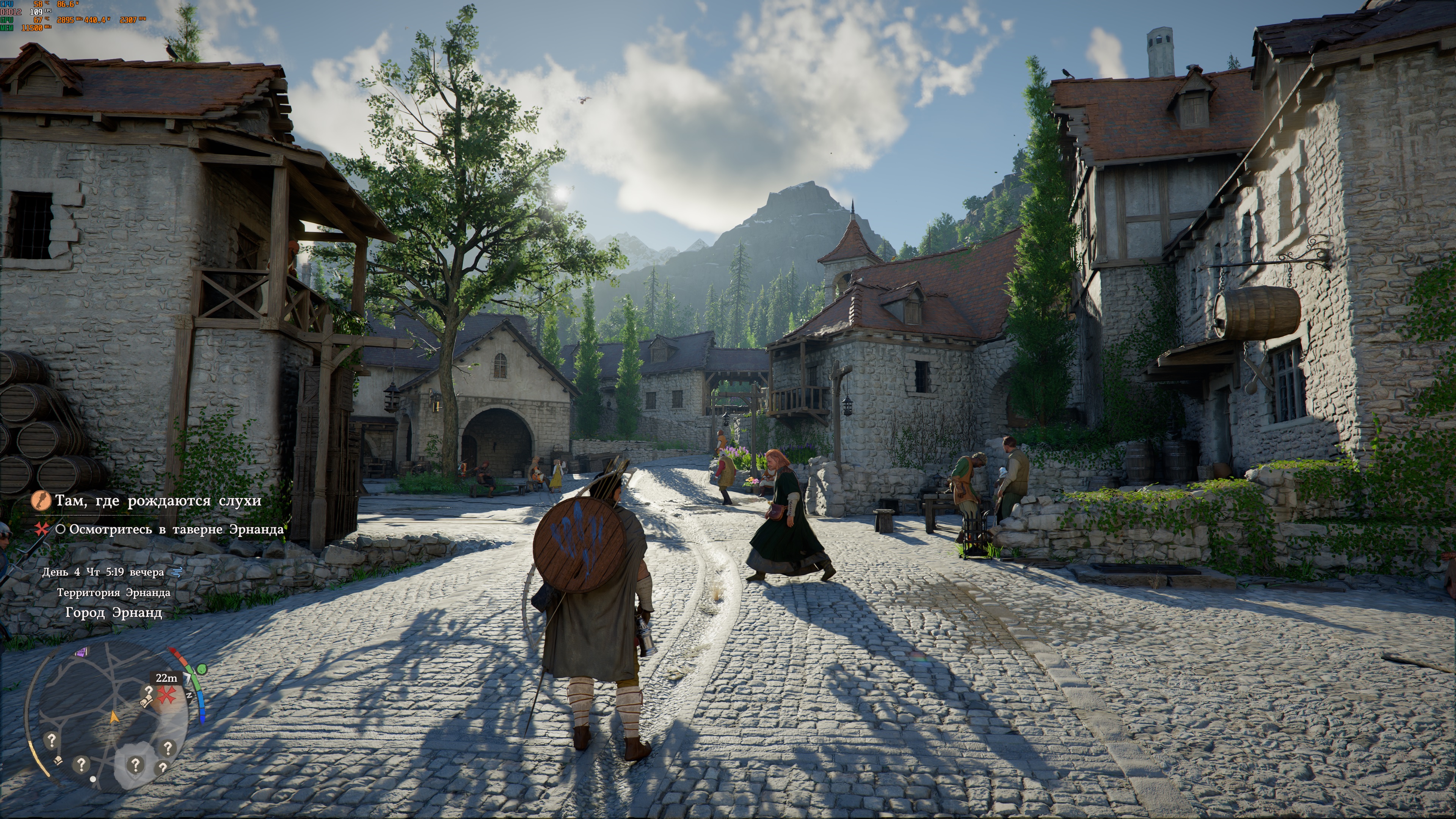Click the "Город Эрнанд" location label

coord(114,613)
